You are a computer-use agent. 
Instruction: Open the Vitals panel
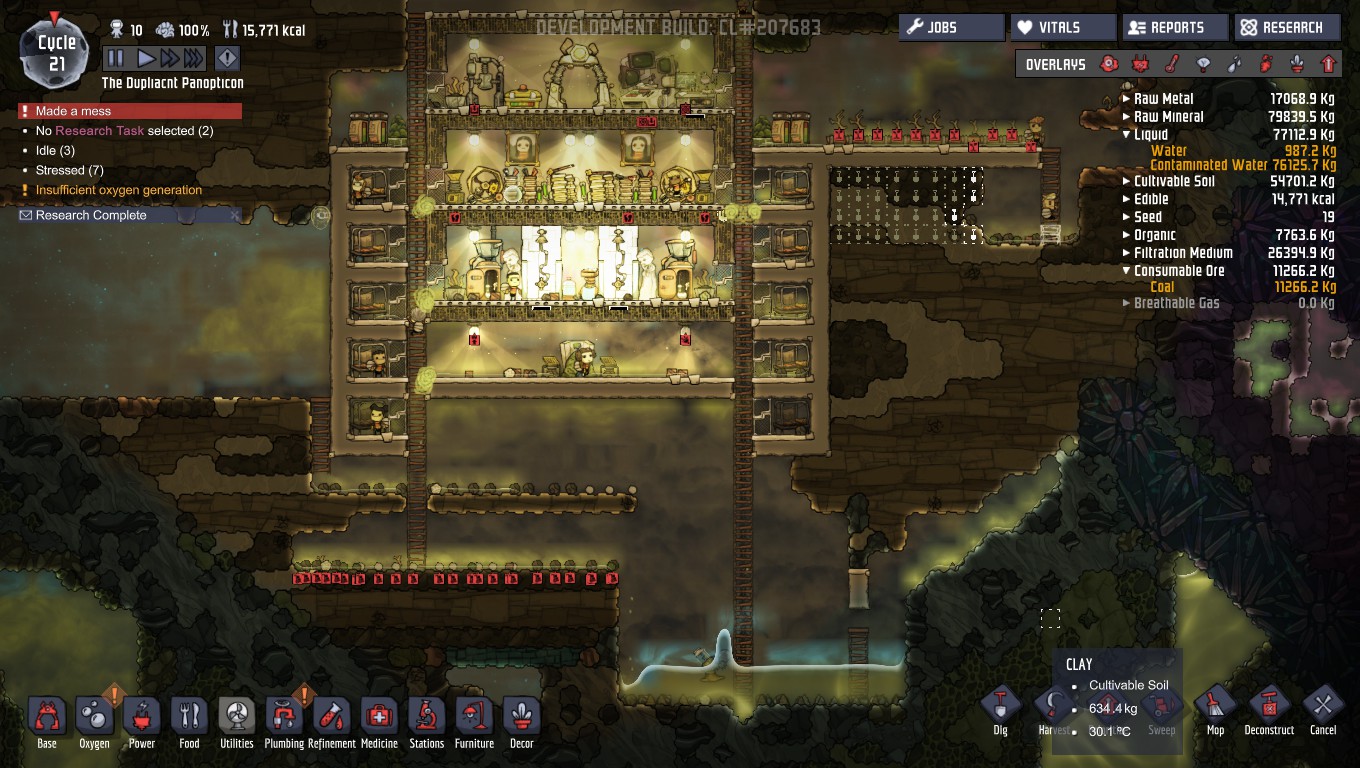[x=1062, y=28]
